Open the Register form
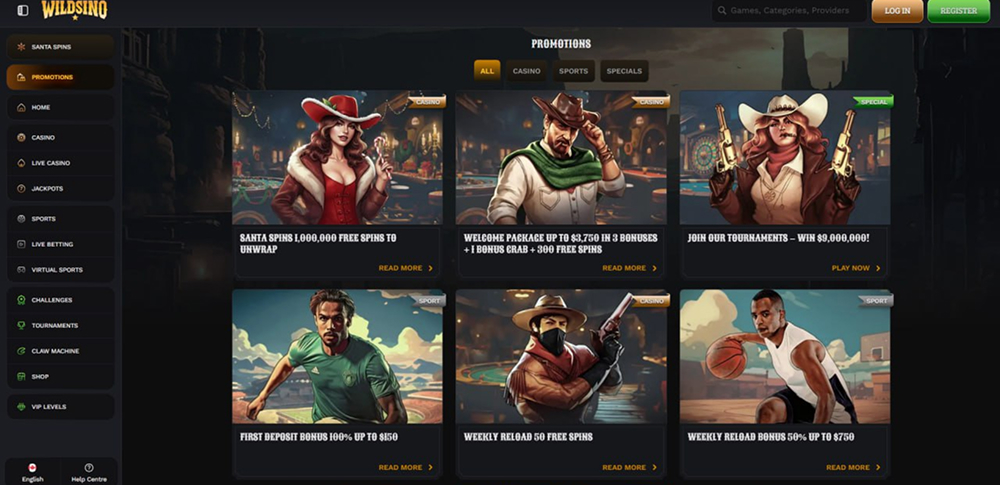1000x485 pixels. click(x=958, y=11)
